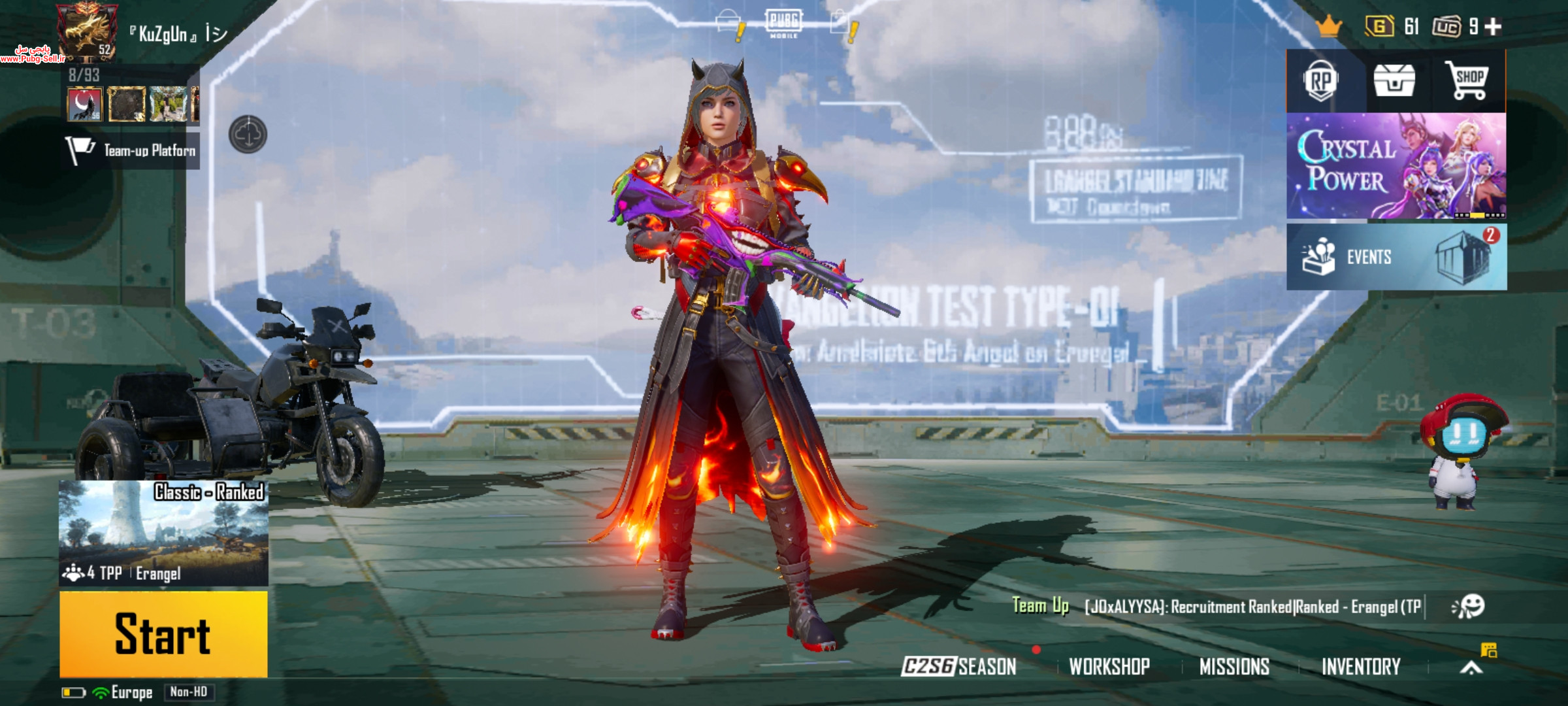Enter the Workshop

(1109, 666)
